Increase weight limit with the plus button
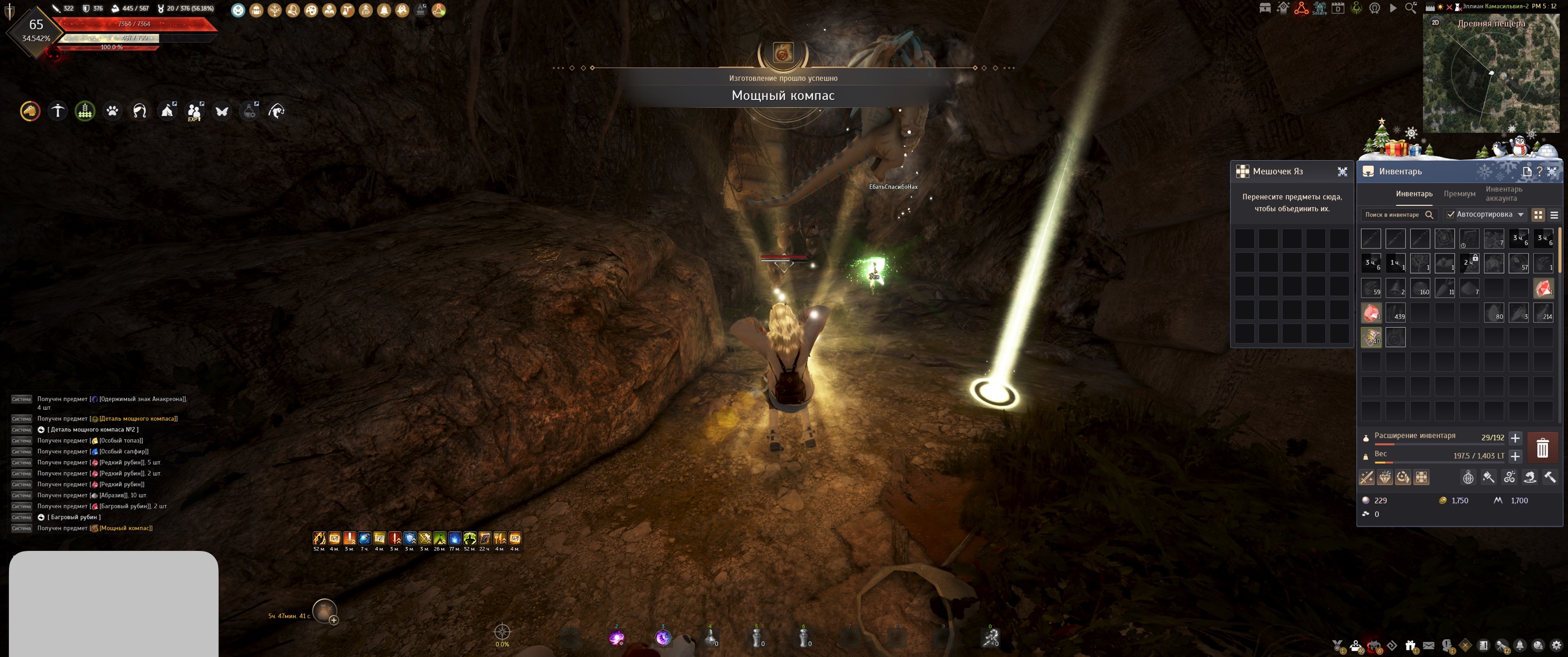 click(x=1515, y=456)
